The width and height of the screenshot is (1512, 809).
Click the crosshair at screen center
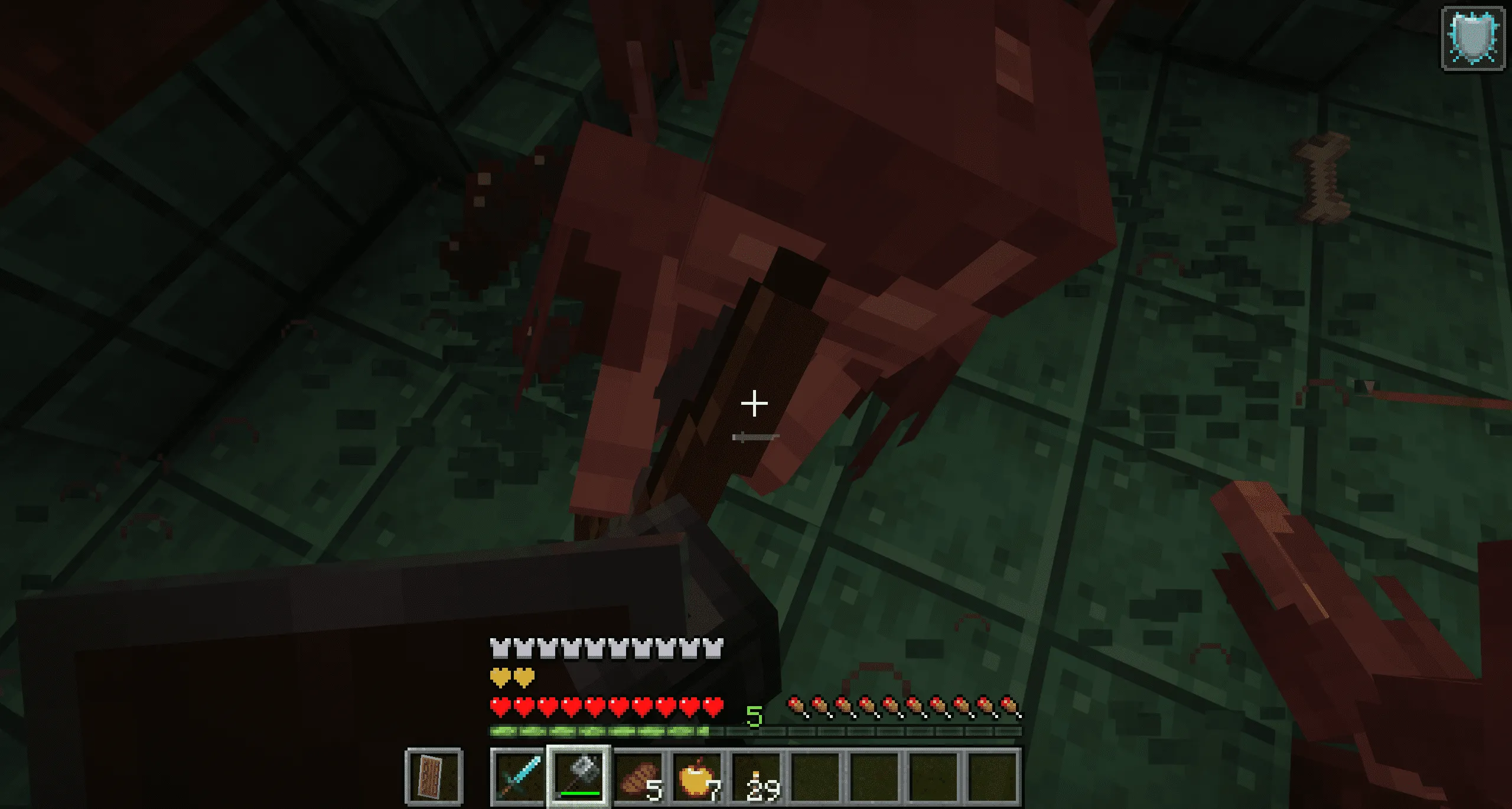[755, 403]
